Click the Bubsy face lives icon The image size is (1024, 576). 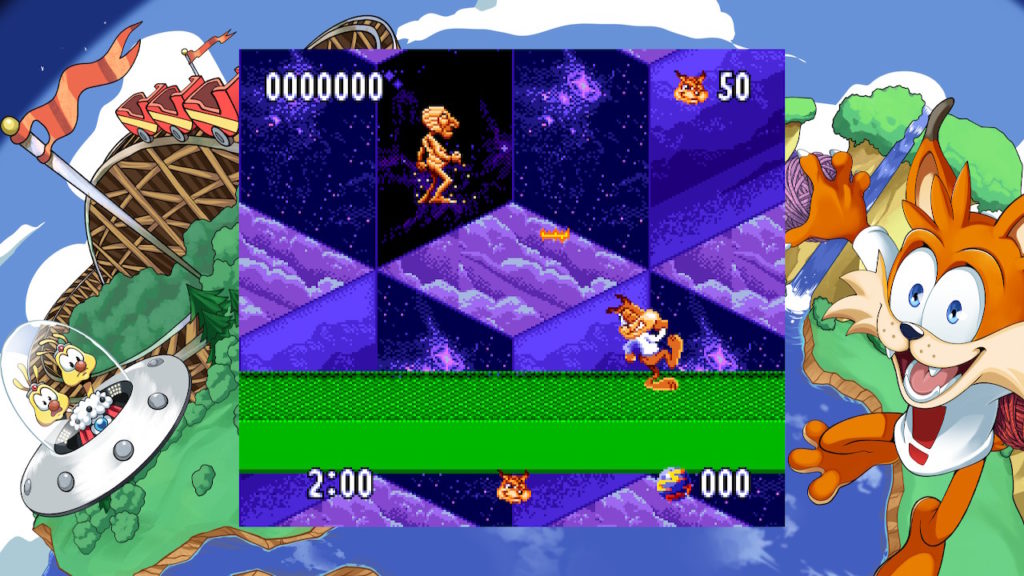[690, 87]
